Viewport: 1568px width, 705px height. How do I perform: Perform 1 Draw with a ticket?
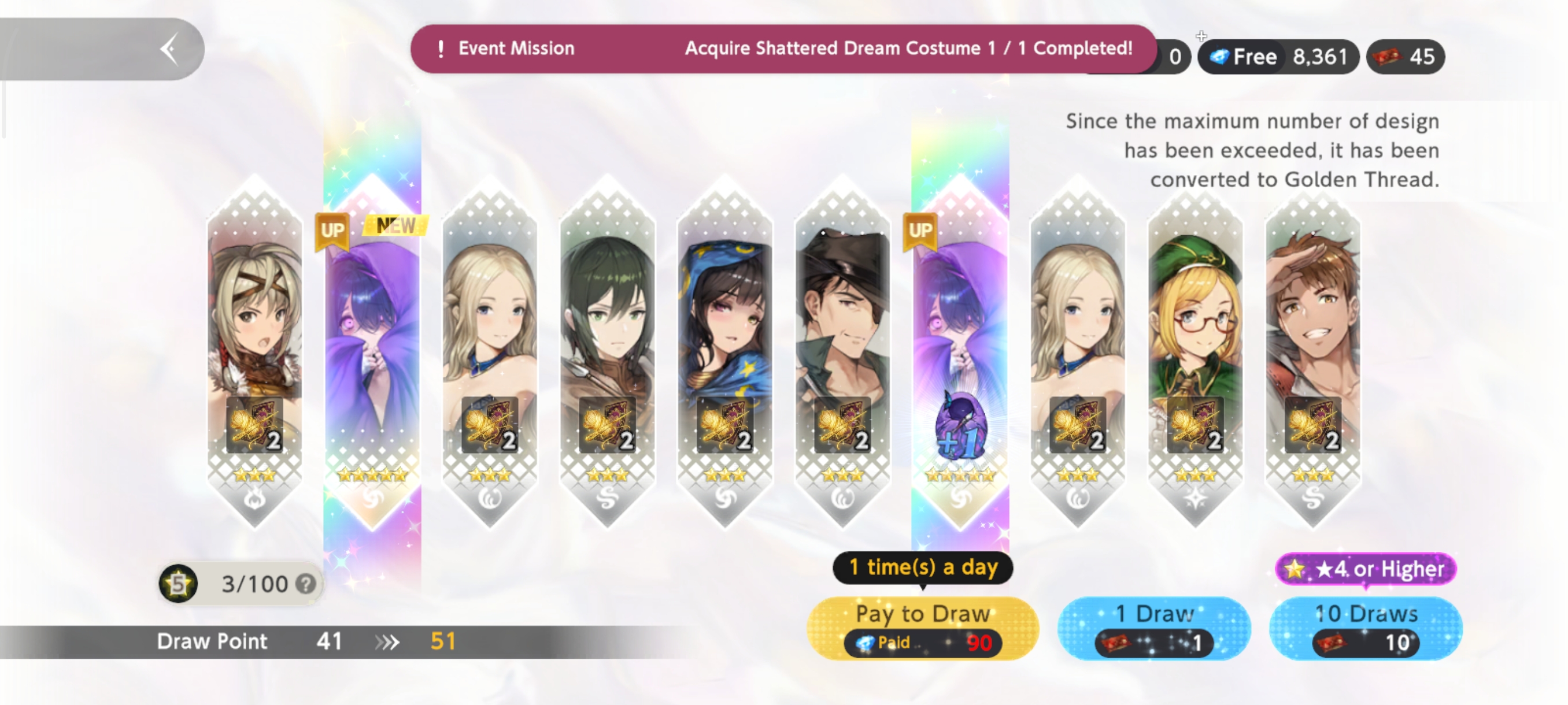point(1154,628)
